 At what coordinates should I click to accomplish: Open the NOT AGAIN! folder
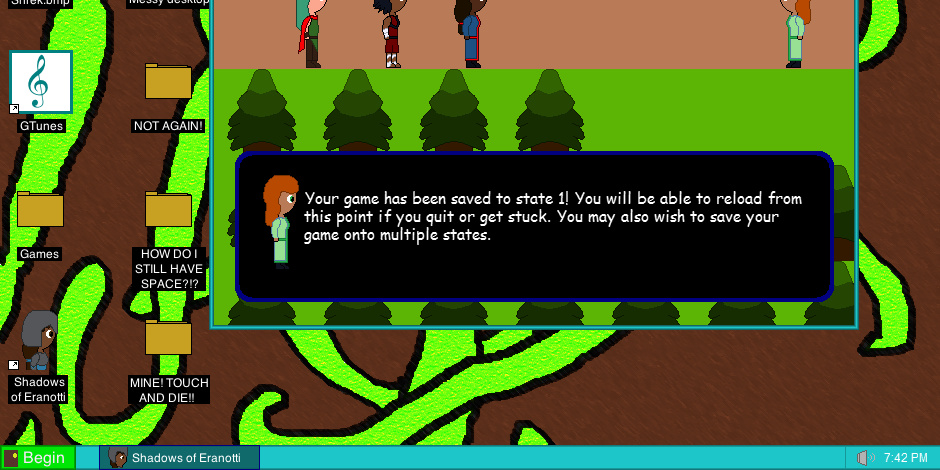(x=168, y=82)
